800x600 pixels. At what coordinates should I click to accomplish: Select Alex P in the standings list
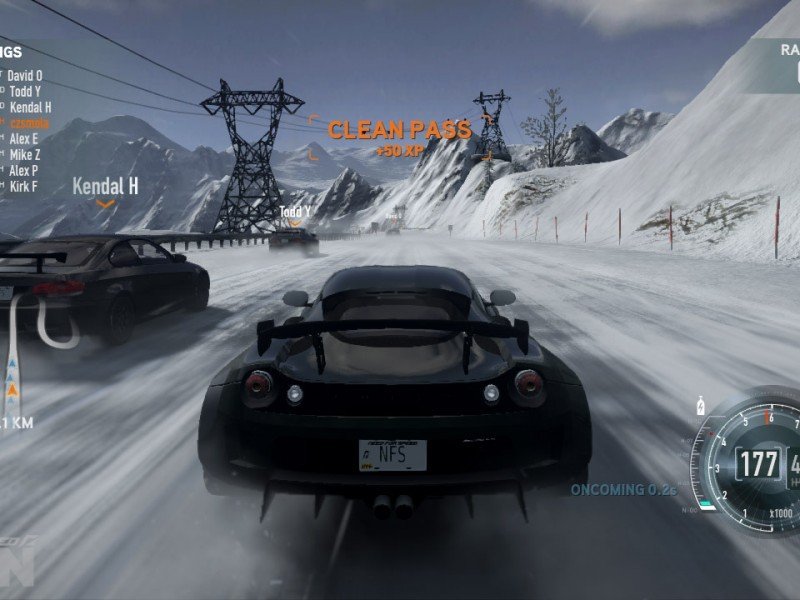click(x=24, y=171)
